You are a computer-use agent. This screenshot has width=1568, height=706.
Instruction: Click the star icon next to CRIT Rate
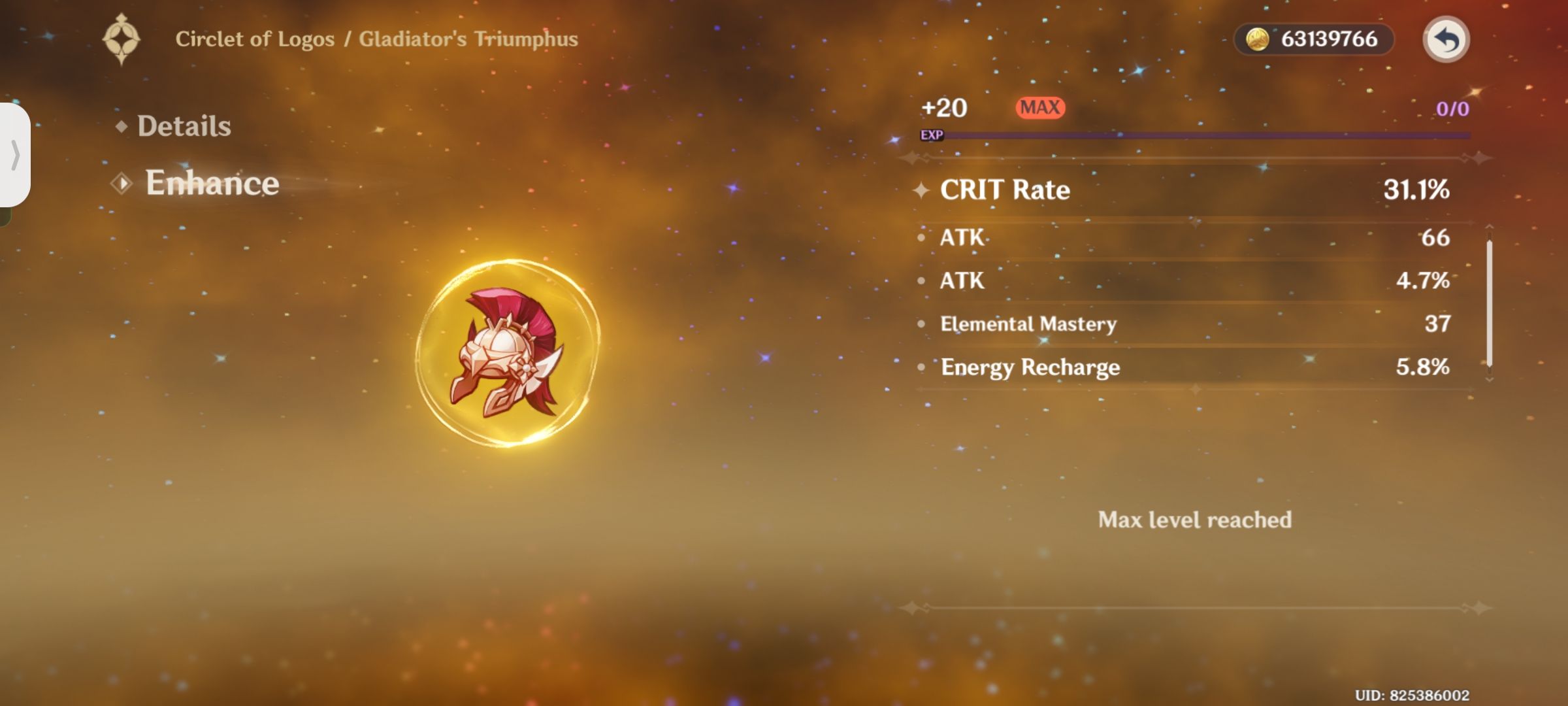[921, 191]
